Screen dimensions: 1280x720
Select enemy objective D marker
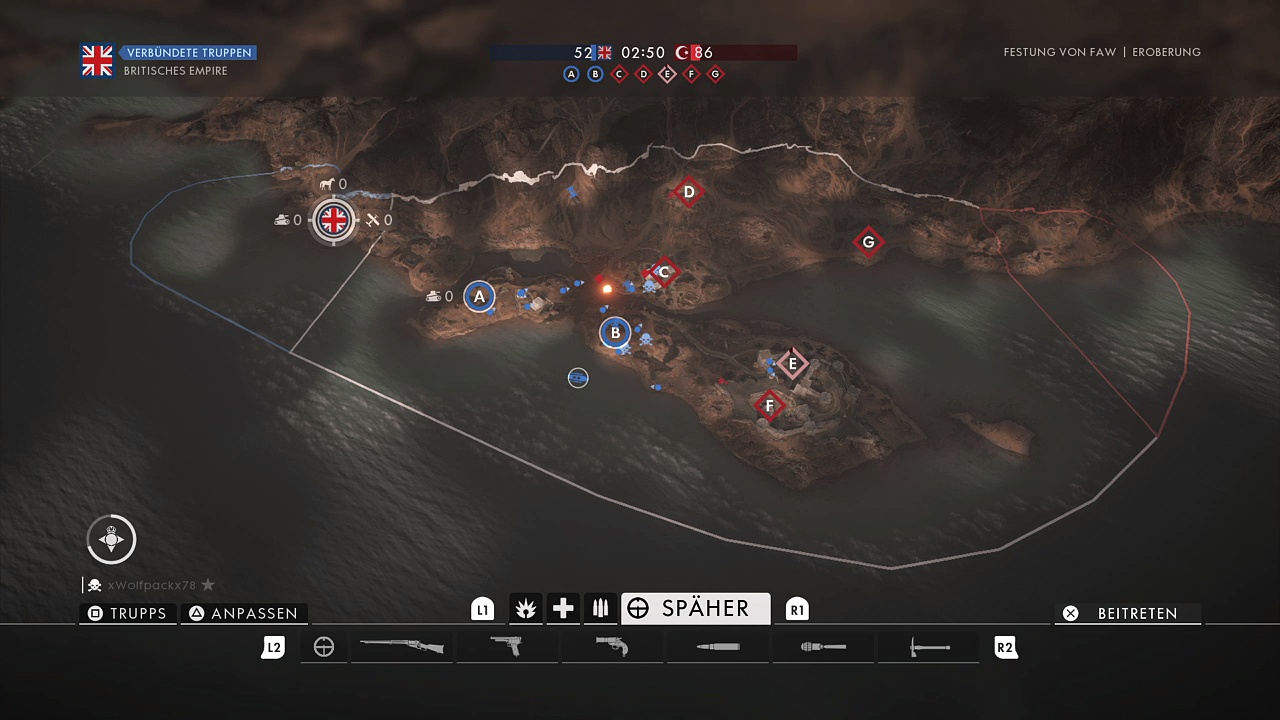[x=688, y=192]
